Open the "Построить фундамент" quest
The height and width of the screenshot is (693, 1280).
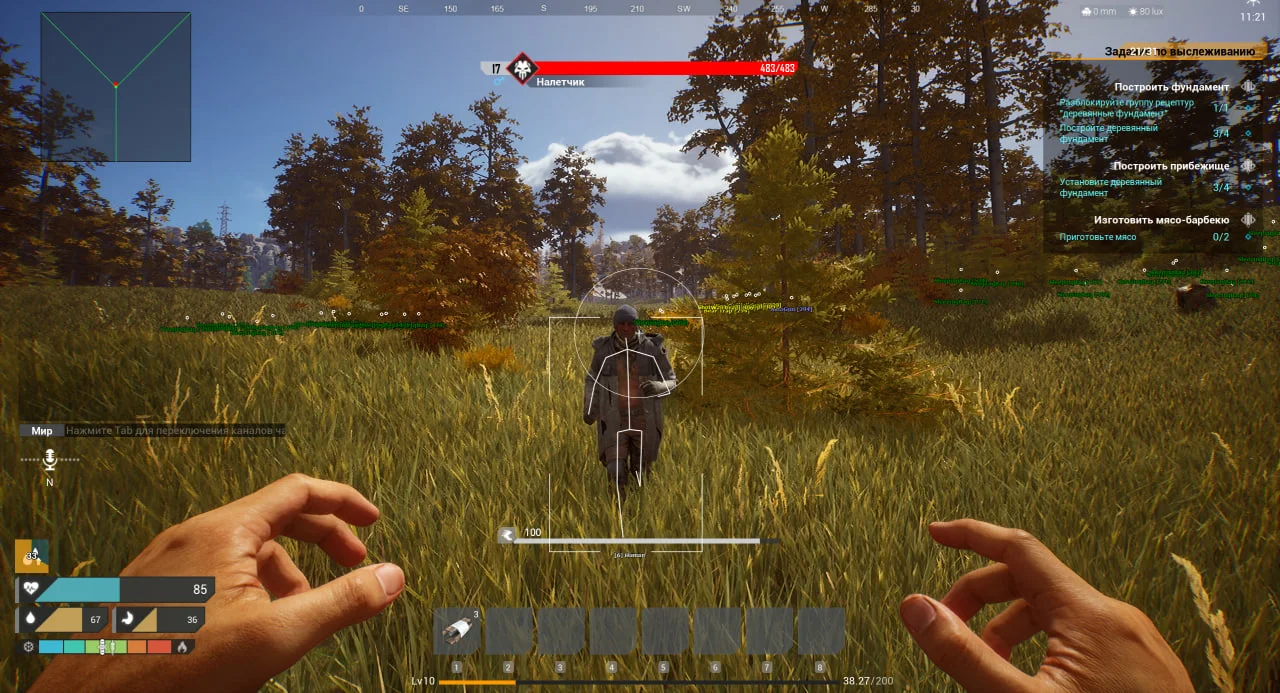(x=1171, y=87)
